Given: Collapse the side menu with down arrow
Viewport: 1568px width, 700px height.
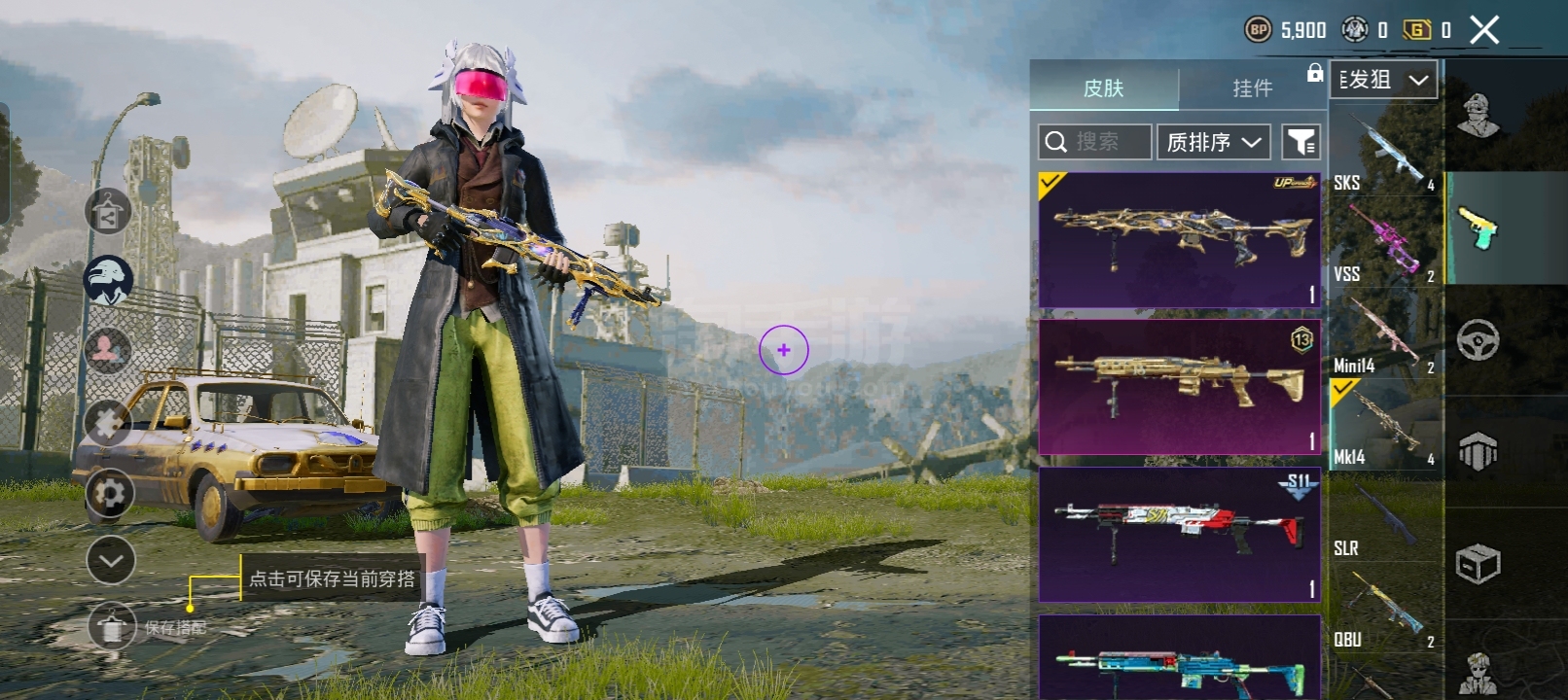Looking at the screenshot, I should click(111, 560).
